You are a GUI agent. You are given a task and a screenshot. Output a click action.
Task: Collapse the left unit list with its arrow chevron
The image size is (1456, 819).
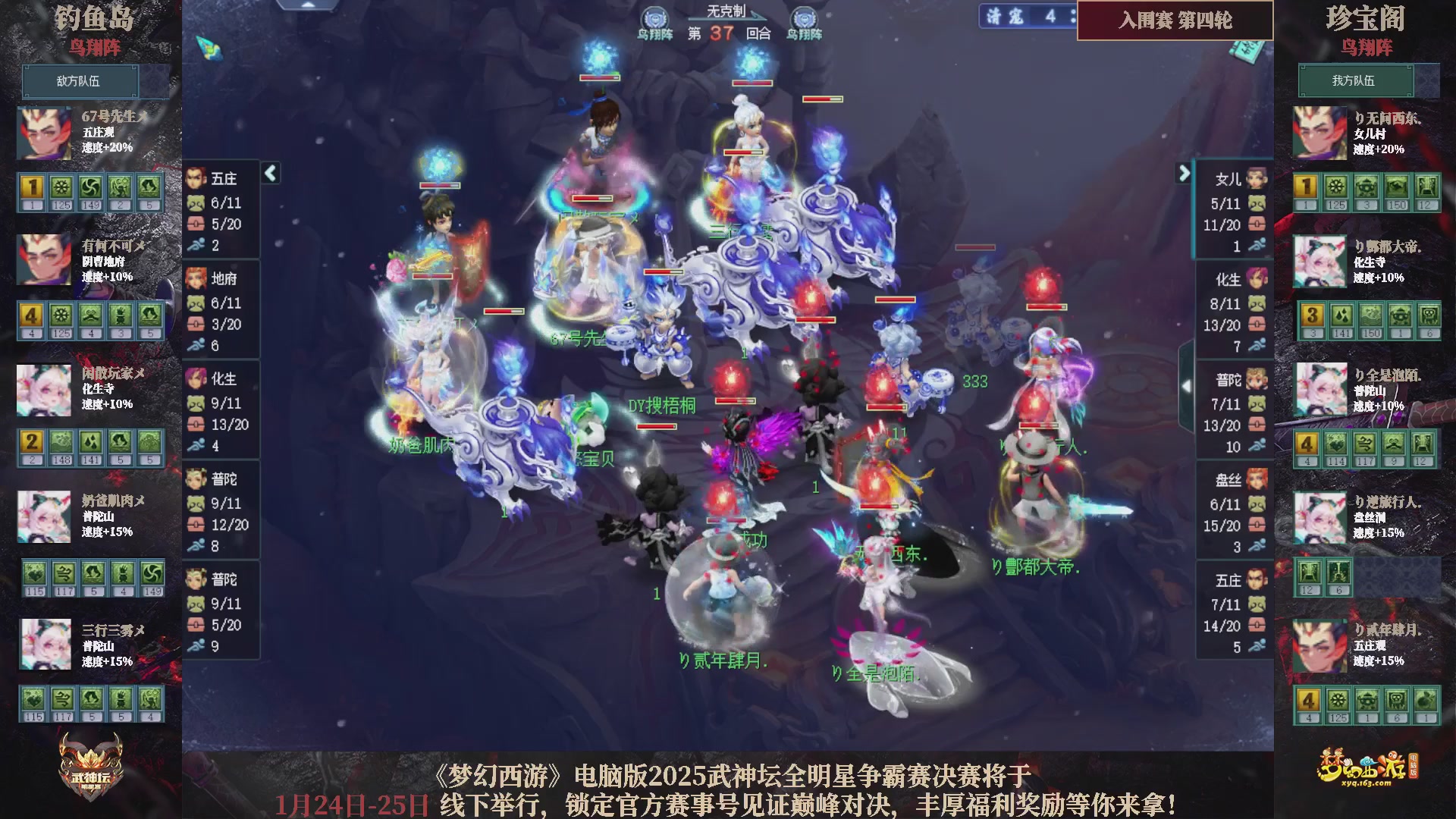point(269,173)
